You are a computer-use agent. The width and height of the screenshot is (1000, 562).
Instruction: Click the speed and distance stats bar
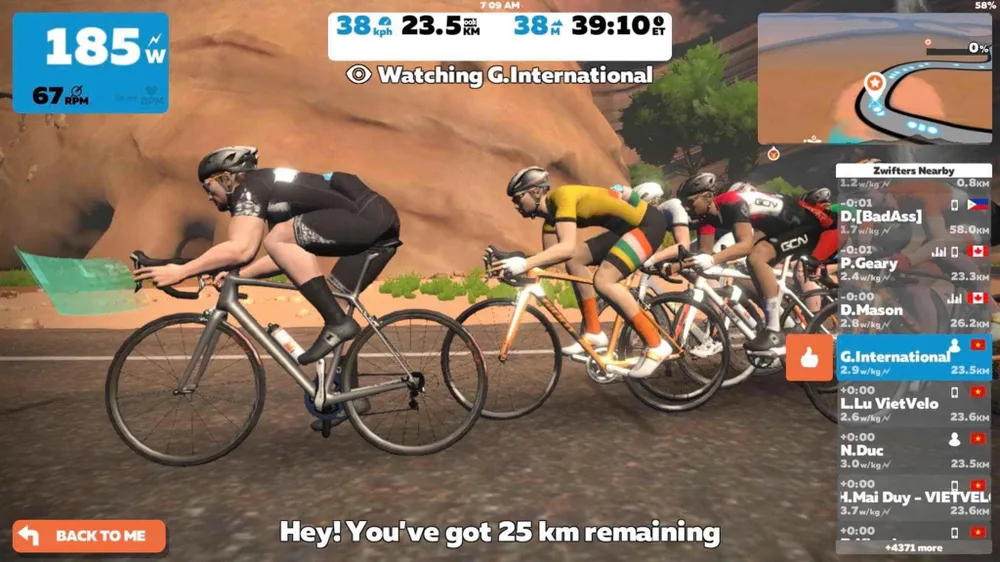(499, 26)
